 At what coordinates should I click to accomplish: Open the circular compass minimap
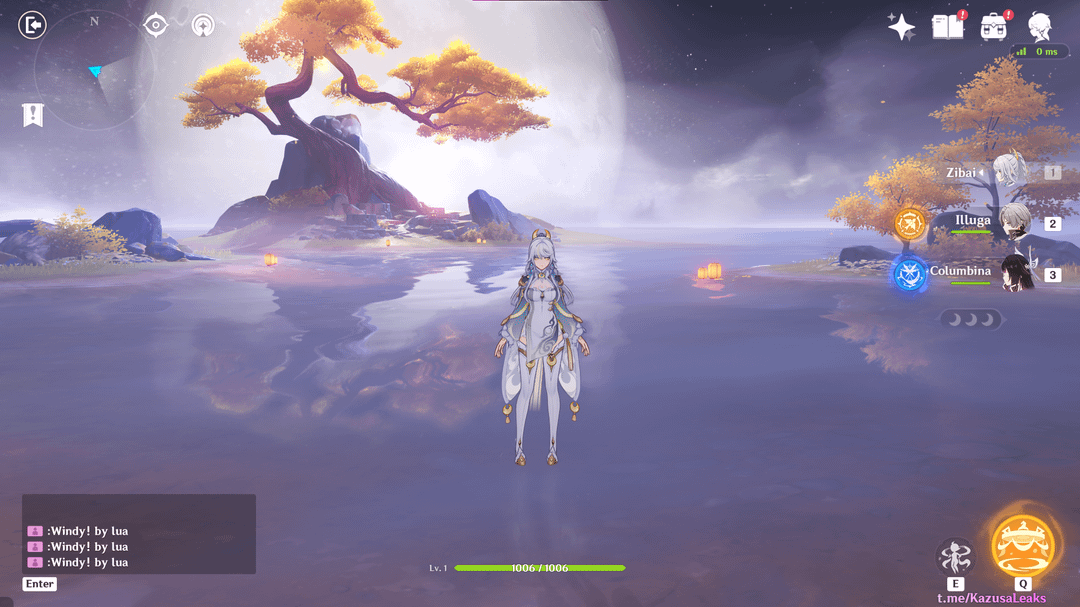pos(94,70)
